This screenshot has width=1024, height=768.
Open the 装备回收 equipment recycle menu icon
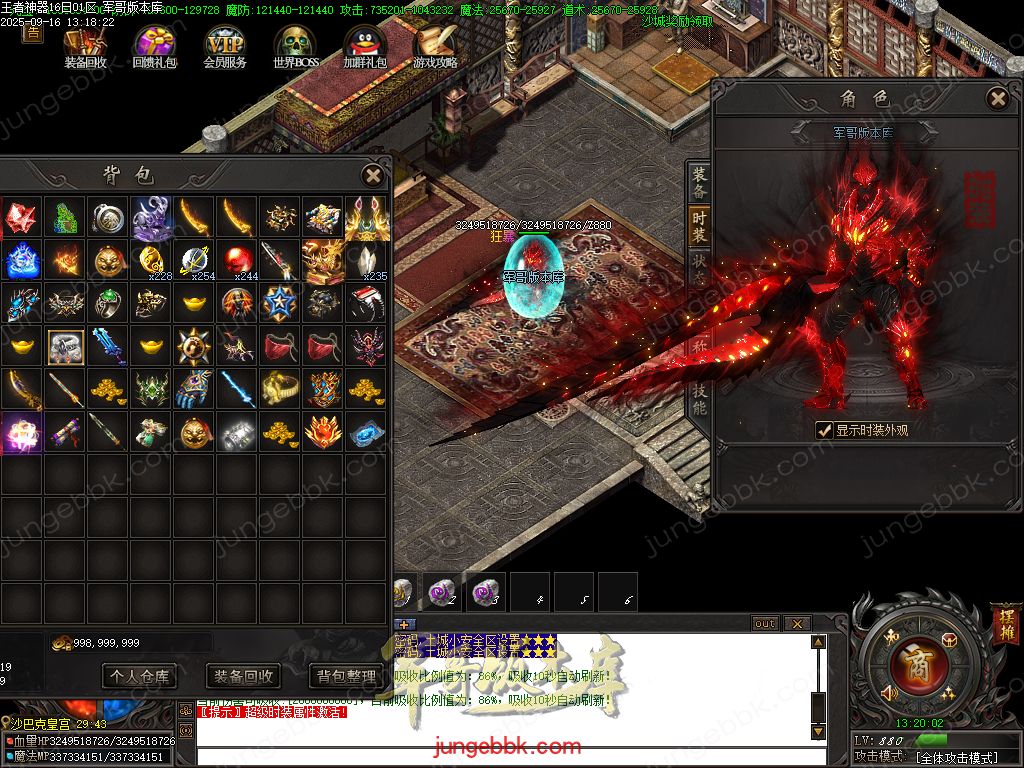click(85, 46)
